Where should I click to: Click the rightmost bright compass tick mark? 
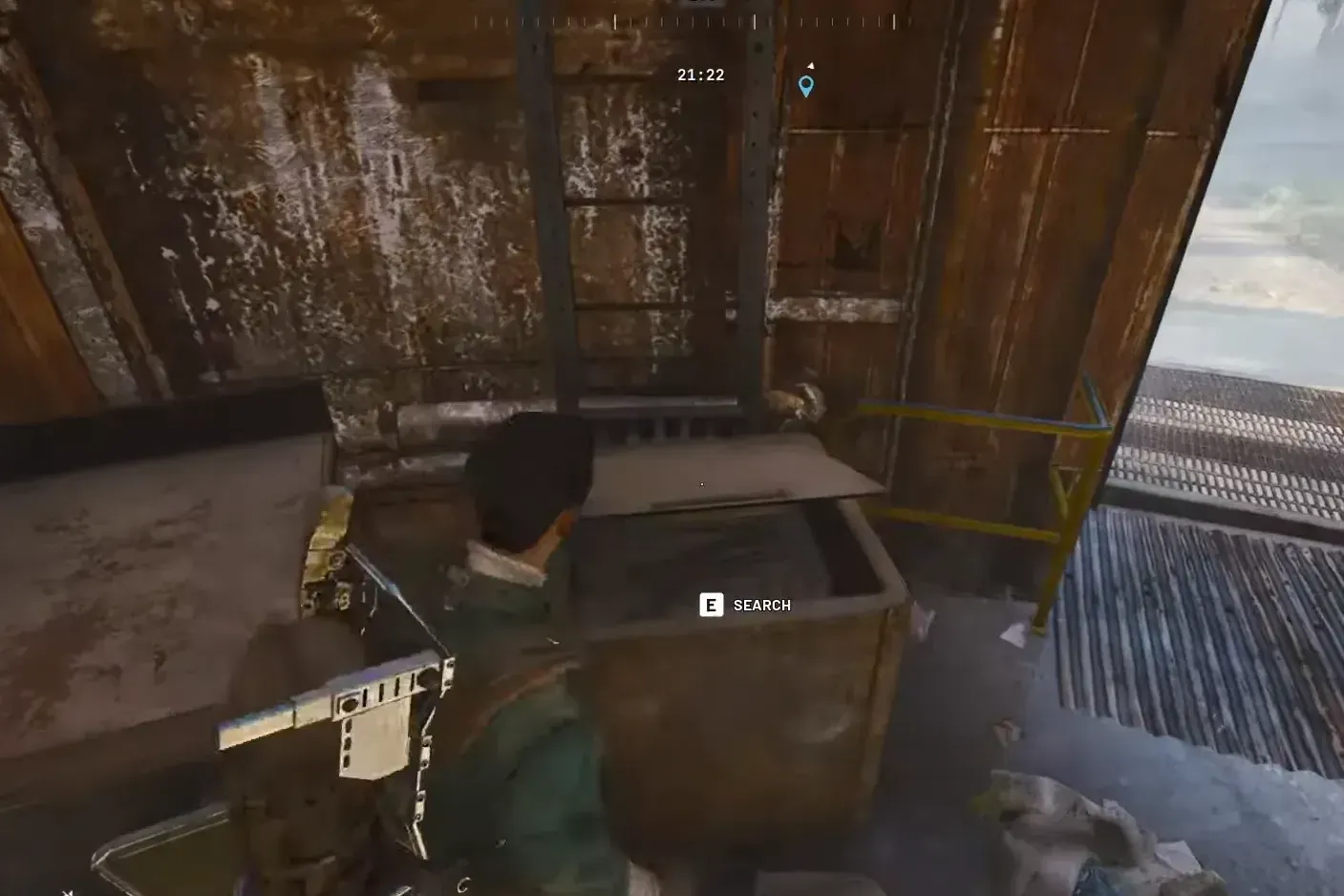tap(893, 21)
